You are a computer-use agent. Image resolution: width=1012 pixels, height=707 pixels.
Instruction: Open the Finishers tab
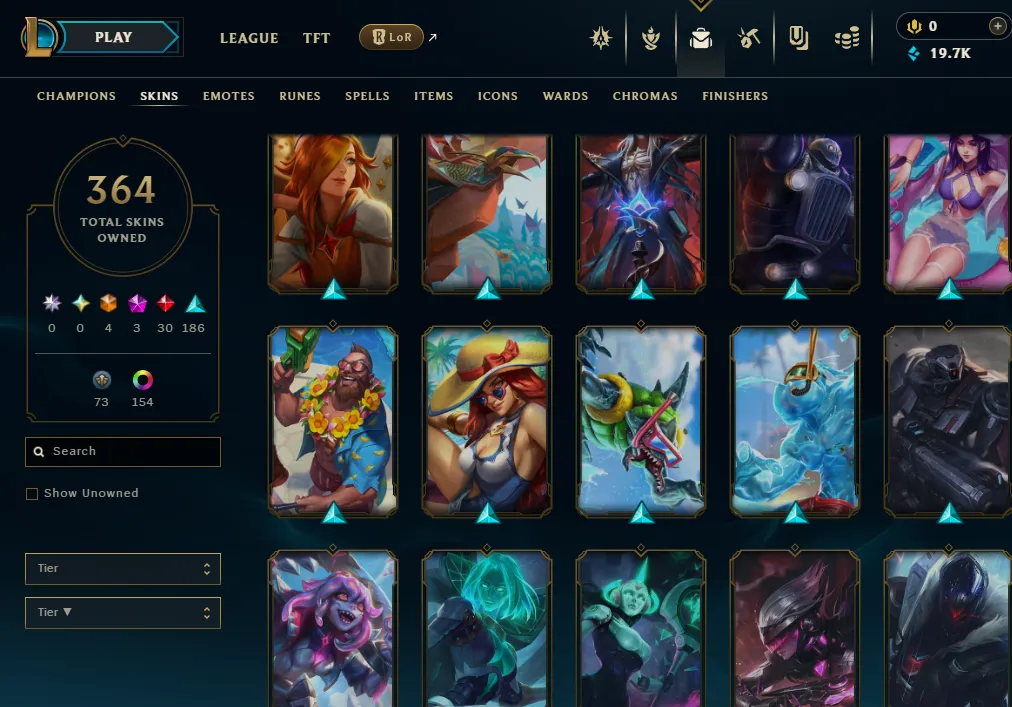735,96
